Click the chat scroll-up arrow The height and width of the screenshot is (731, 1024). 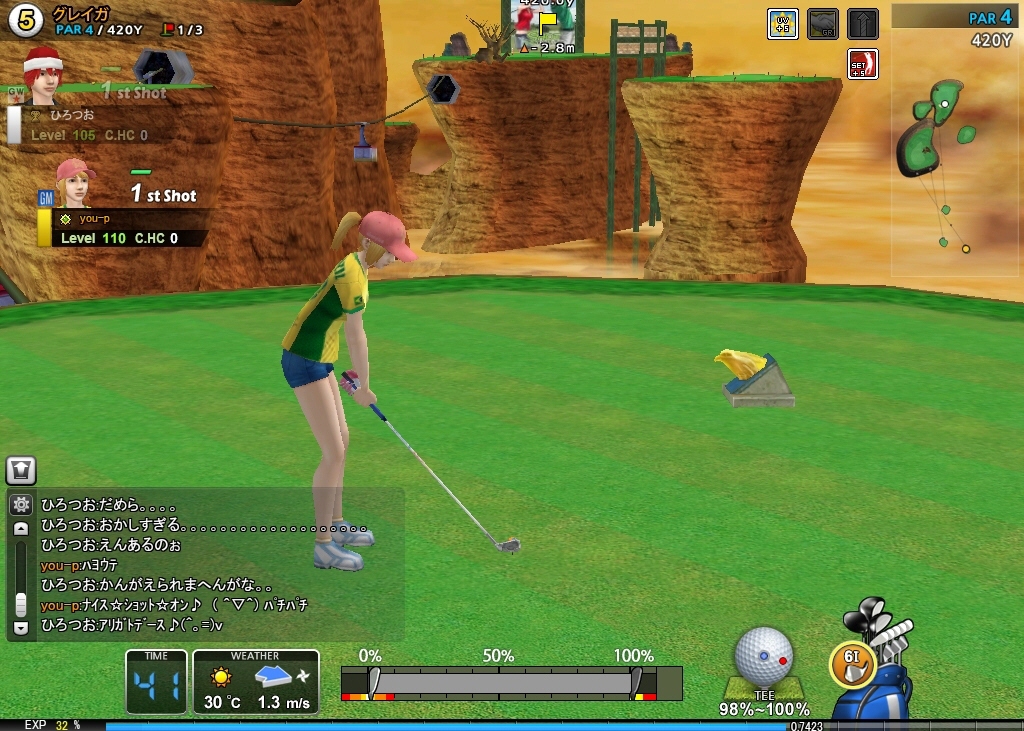pos(21,529)
